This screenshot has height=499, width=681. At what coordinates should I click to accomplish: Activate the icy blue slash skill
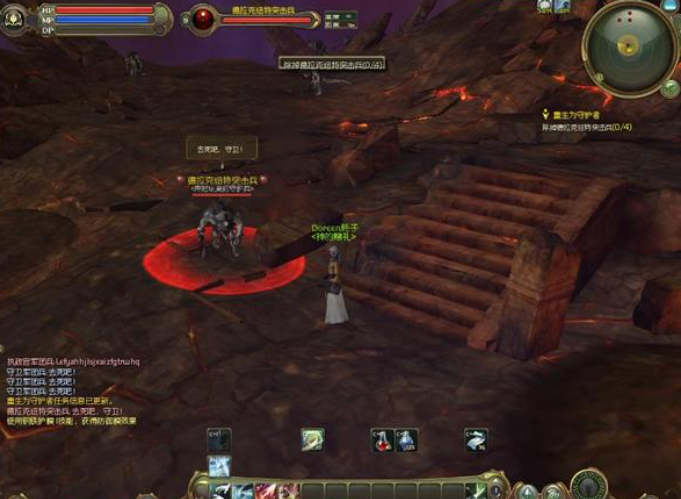(x=219, y=466)
